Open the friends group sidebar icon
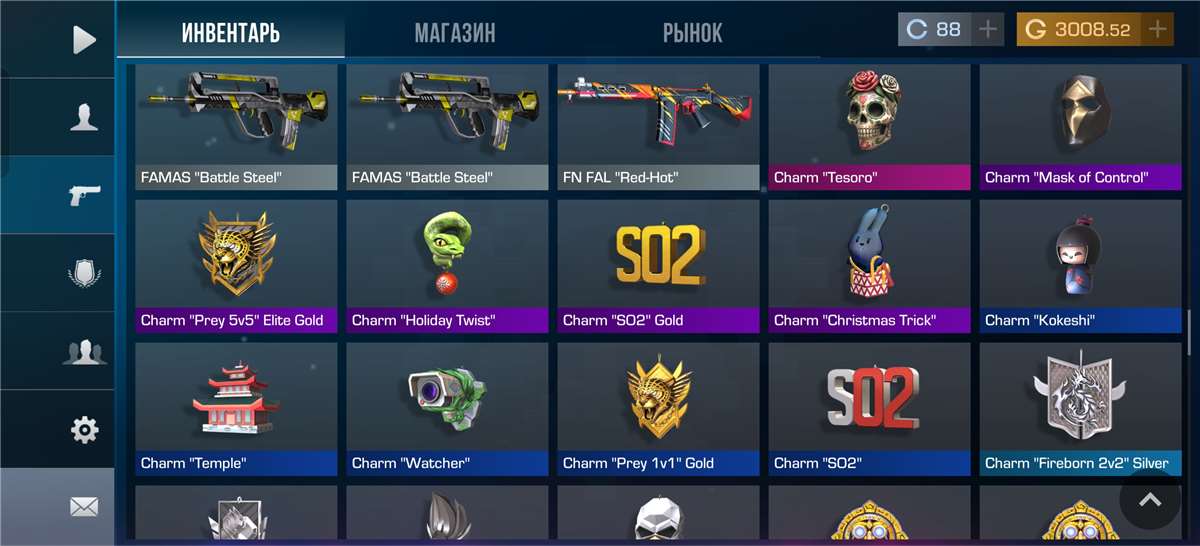Image resolution: width=1200 pixels, height=546 pixels. coord(84,351)
